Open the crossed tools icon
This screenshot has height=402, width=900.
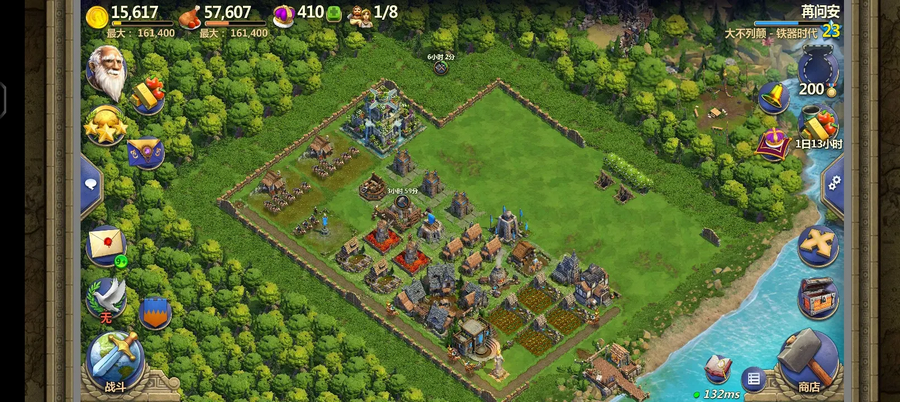click(x=818, y=245)
